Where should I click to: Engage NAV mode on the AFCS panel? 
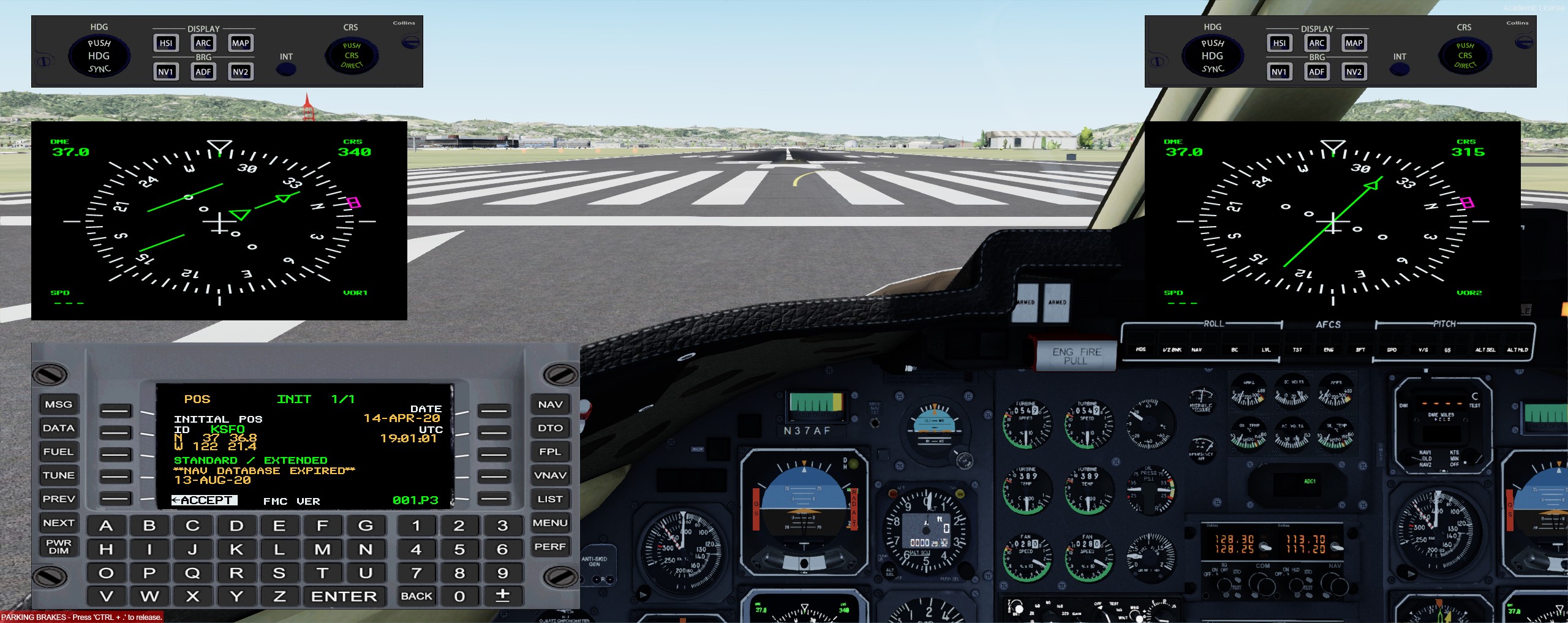[x=1197, y=350]
